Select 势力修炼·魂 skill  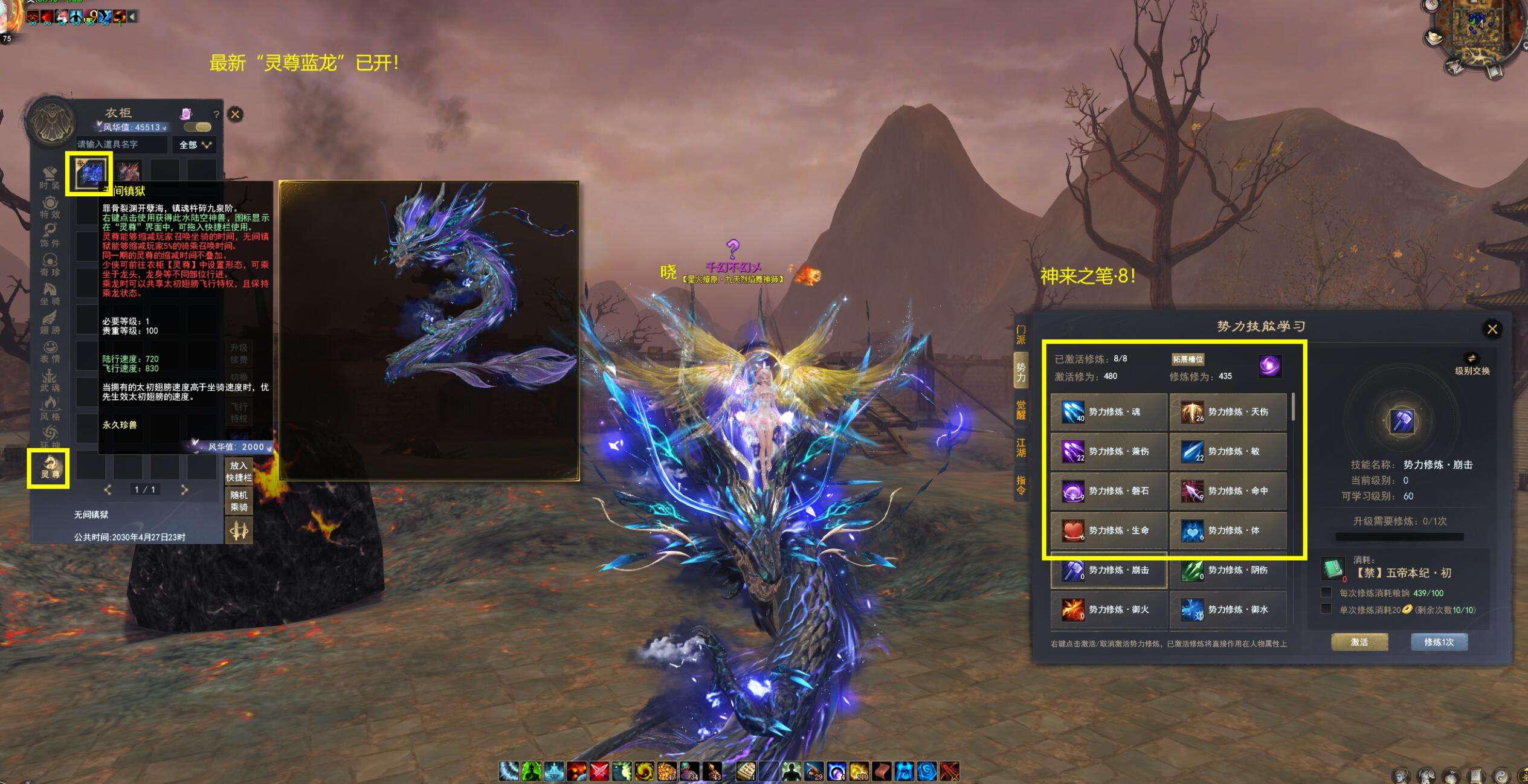click(x=1108, y=412)
